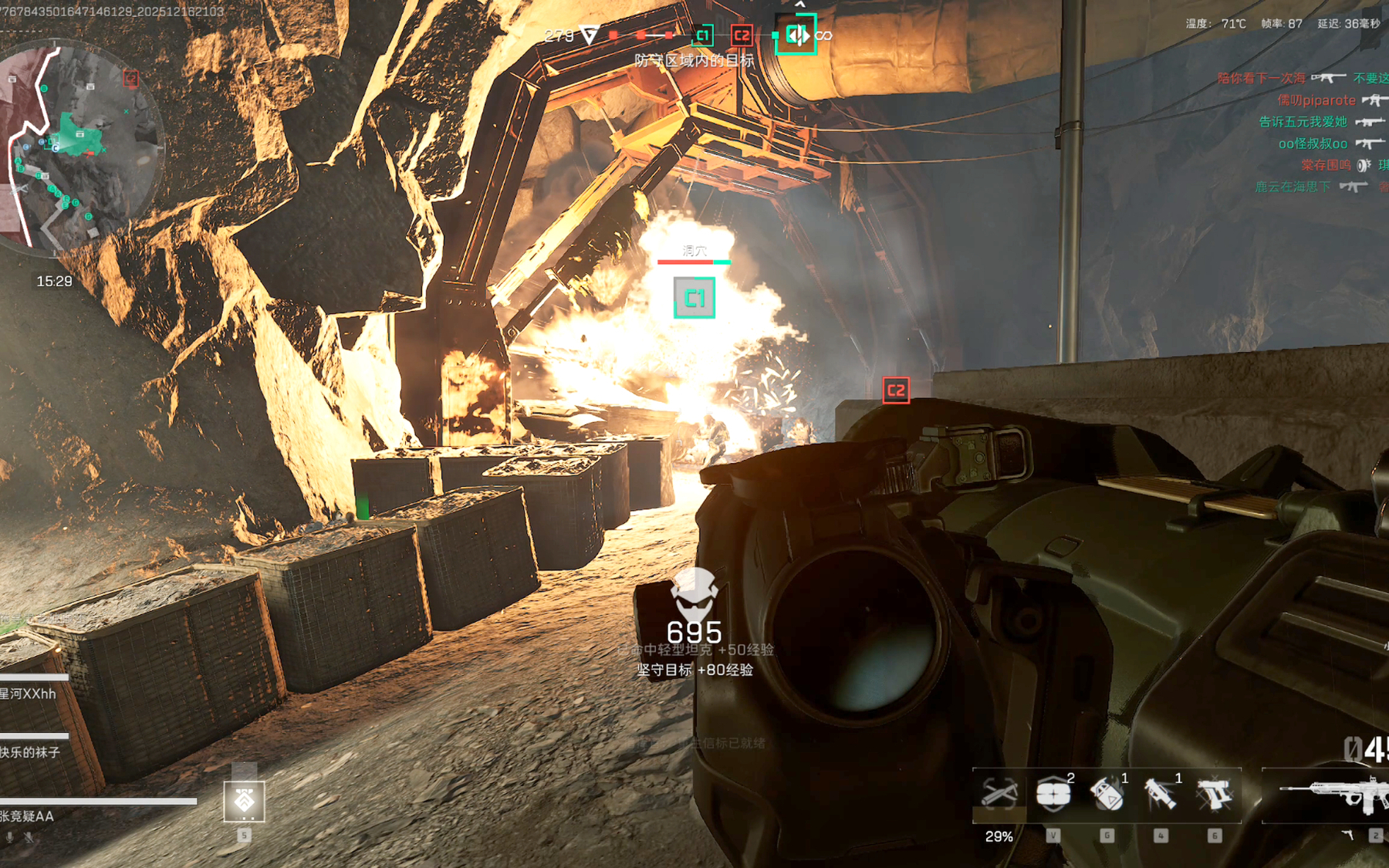Select squadmate 快乐的袜子 in squad list
1389x868 pixels.
(31, 752)
